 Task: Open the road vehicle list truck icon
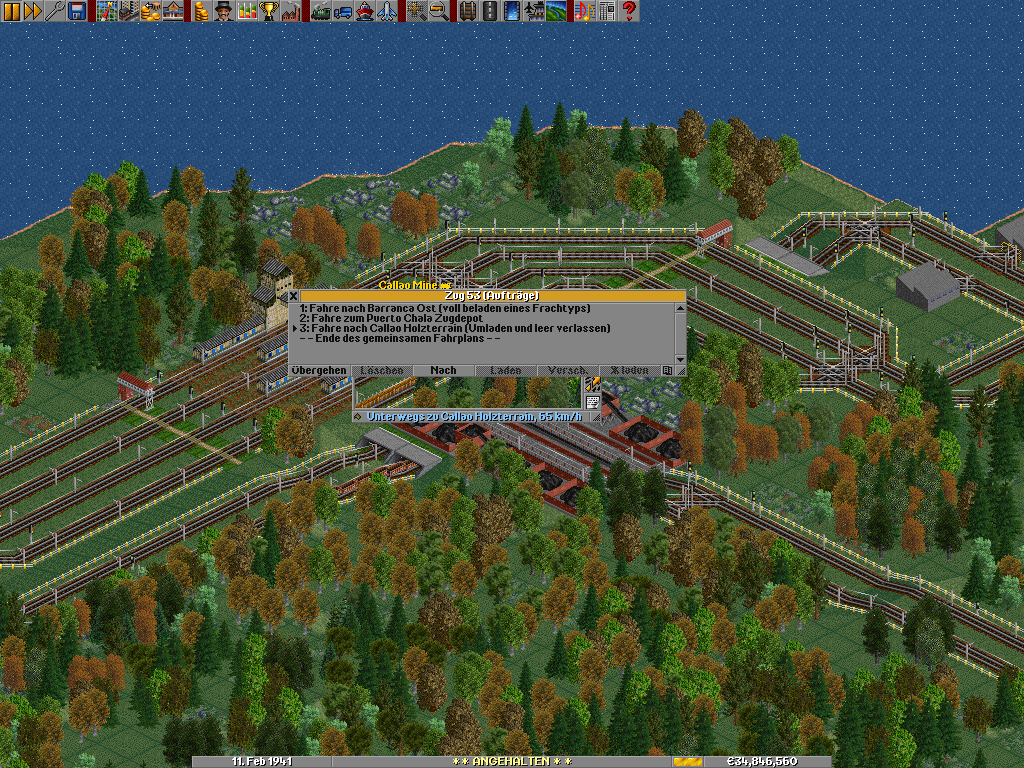pyautogui.click(x=342, y=11)
